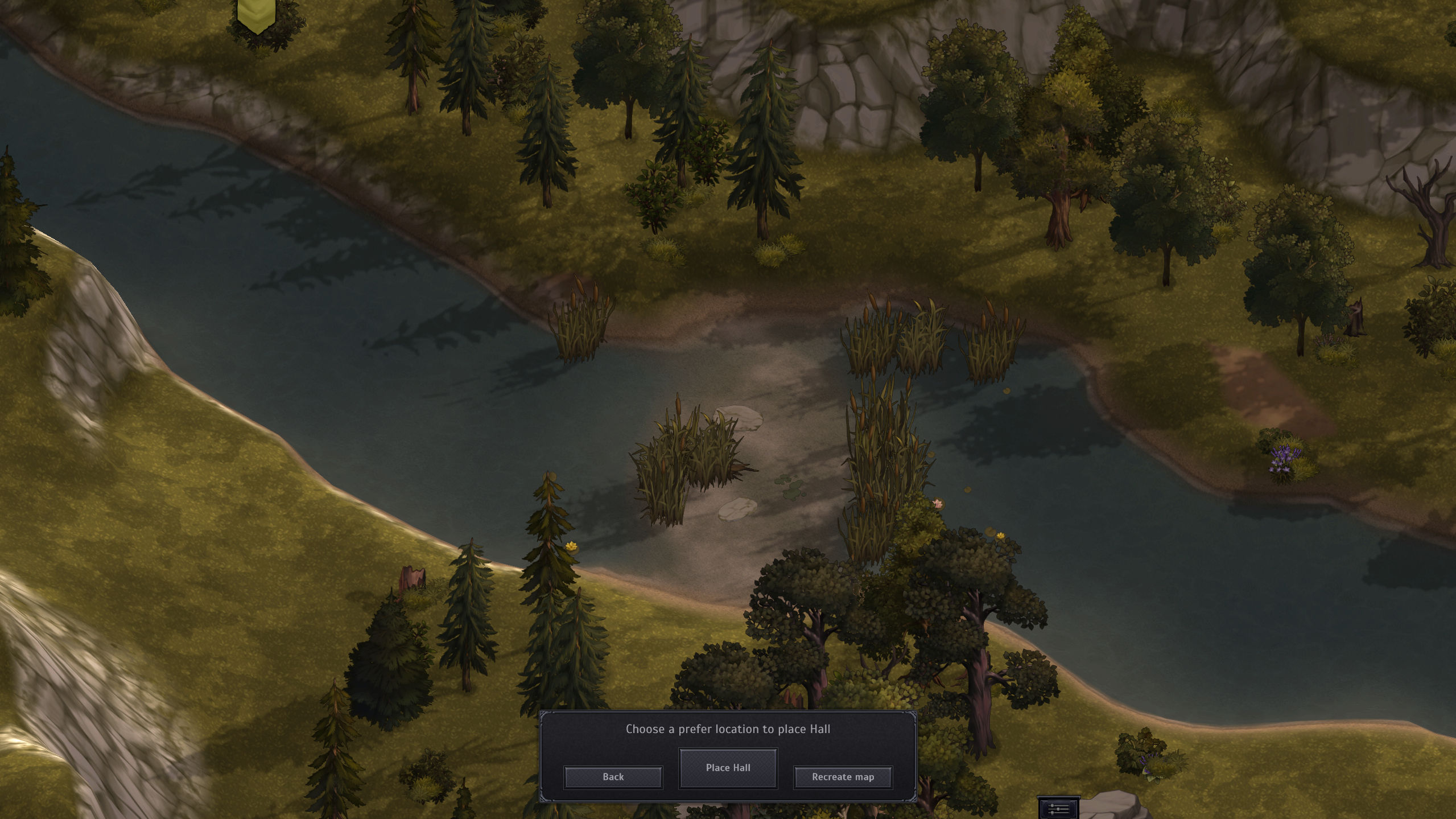Viewport: 1456px width, 819px height.
Task: Go back using the Back button
Action: click(x=613, y=777)
